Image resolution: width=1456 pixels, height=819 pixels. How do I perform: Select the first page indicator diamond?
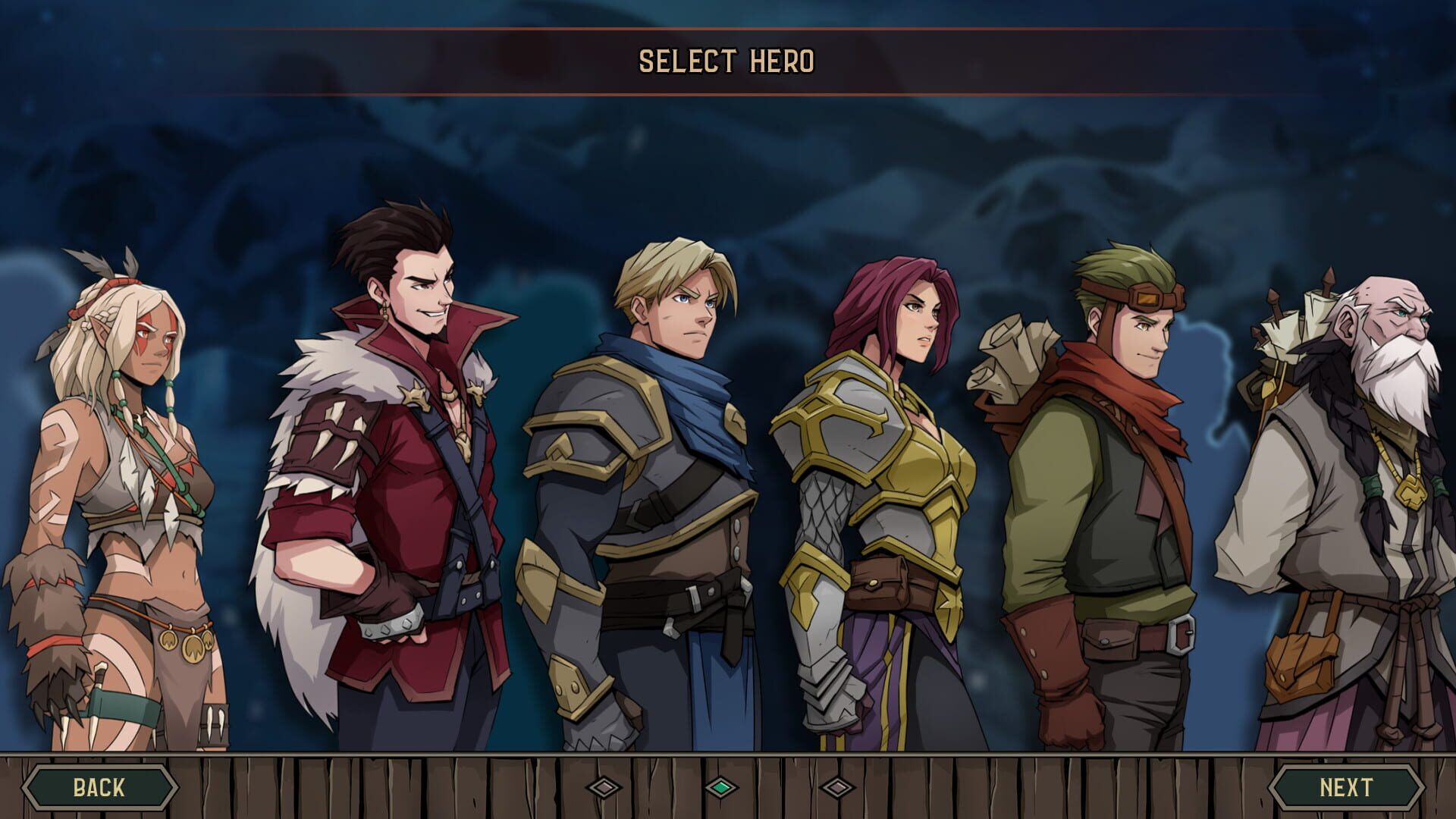pos(603,789)
